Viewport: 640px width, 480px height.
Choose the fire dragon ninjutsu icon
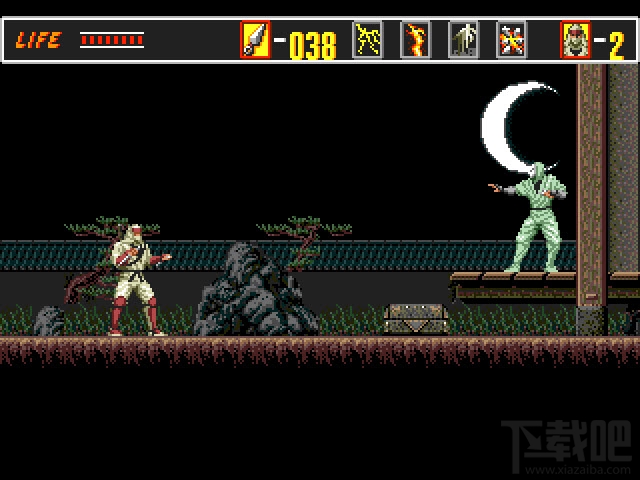click(415, 39)
